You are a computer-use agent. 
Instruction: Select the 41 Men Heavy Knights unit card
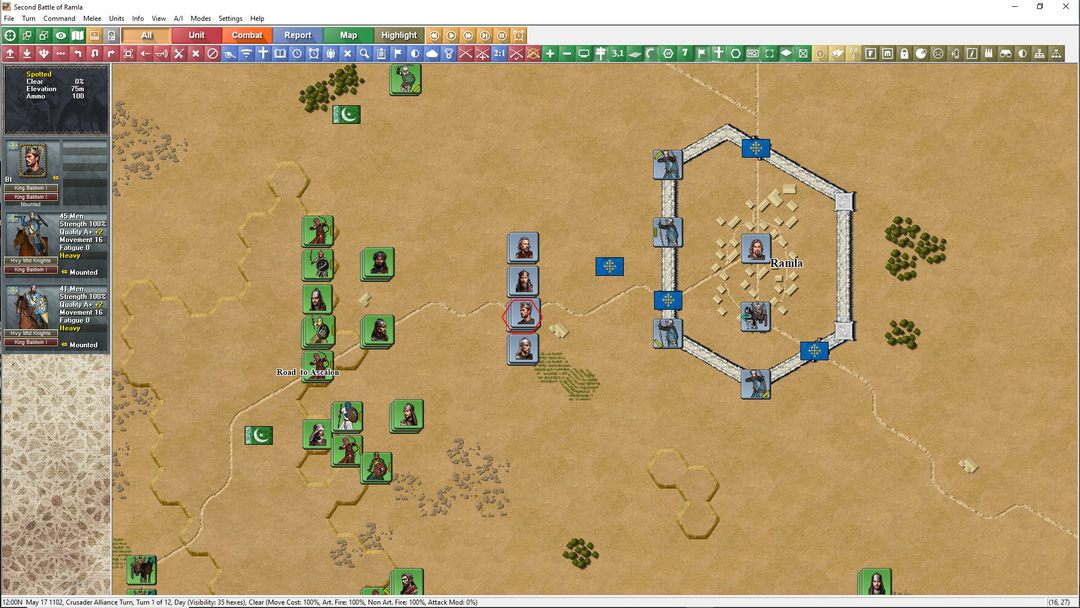coord(55,317)
